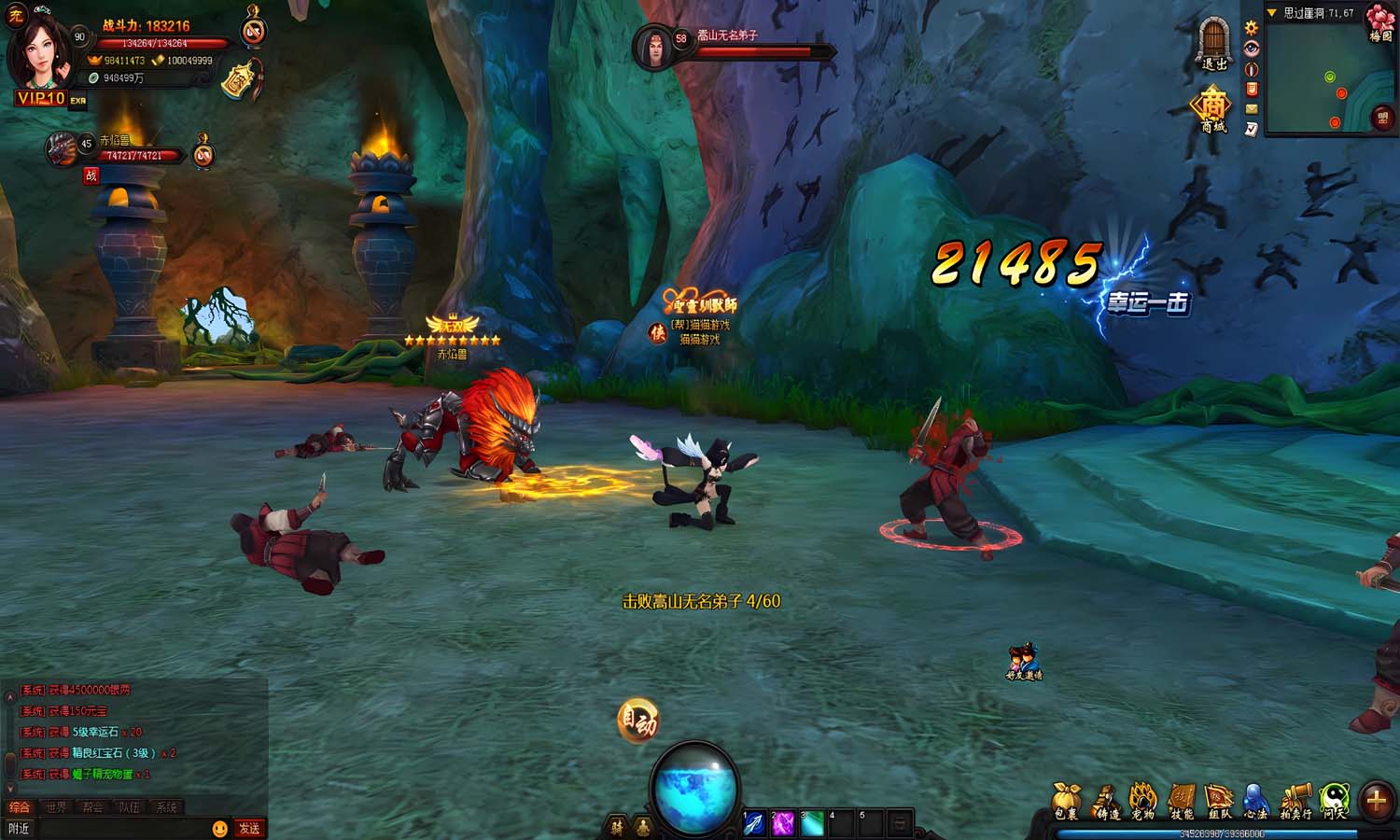Open the 宠物 pet panel
The image size is (1400, 840).
1143,800
